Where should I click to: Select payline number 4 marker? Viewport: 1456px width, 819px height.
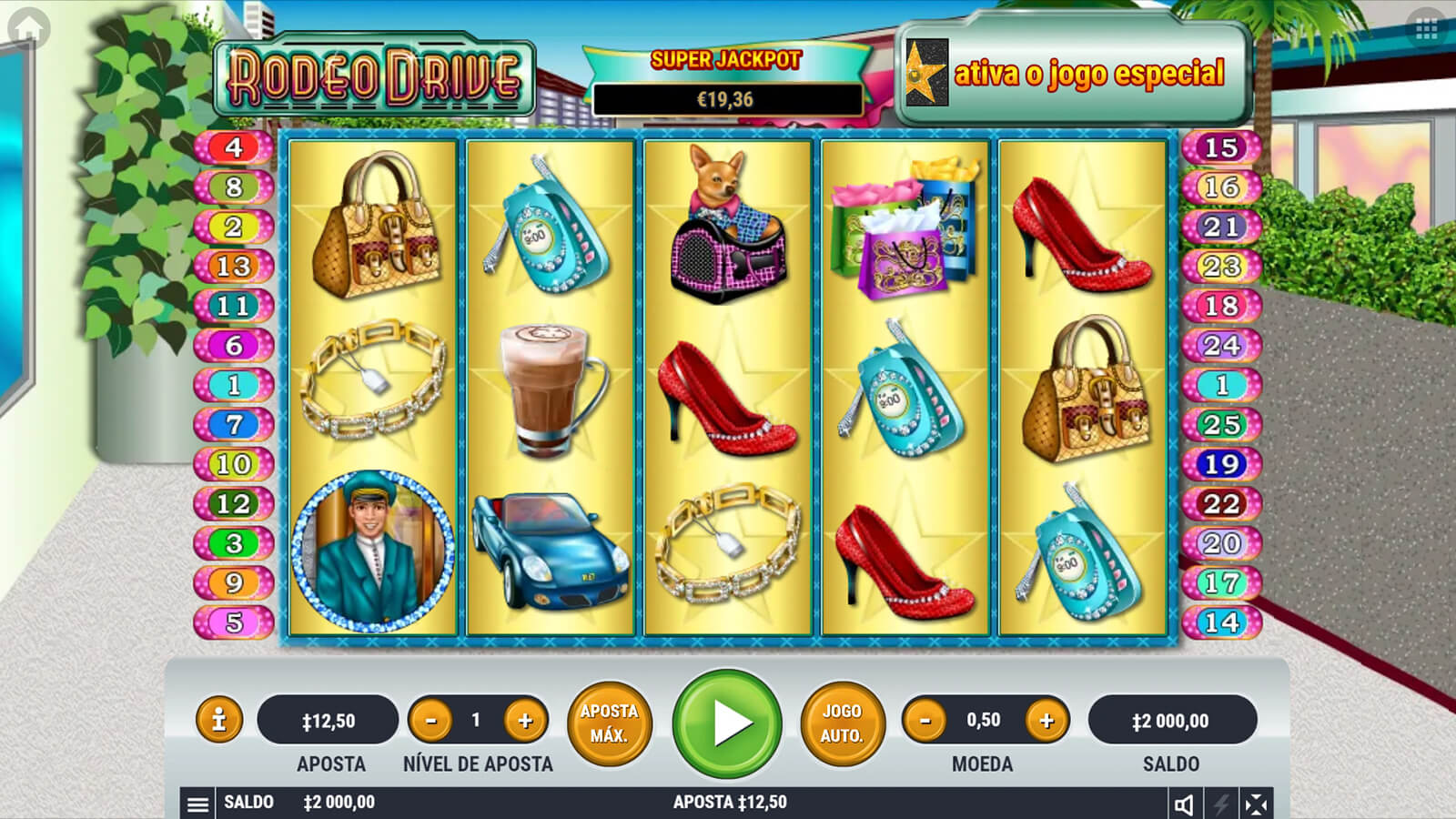[234, 147]
